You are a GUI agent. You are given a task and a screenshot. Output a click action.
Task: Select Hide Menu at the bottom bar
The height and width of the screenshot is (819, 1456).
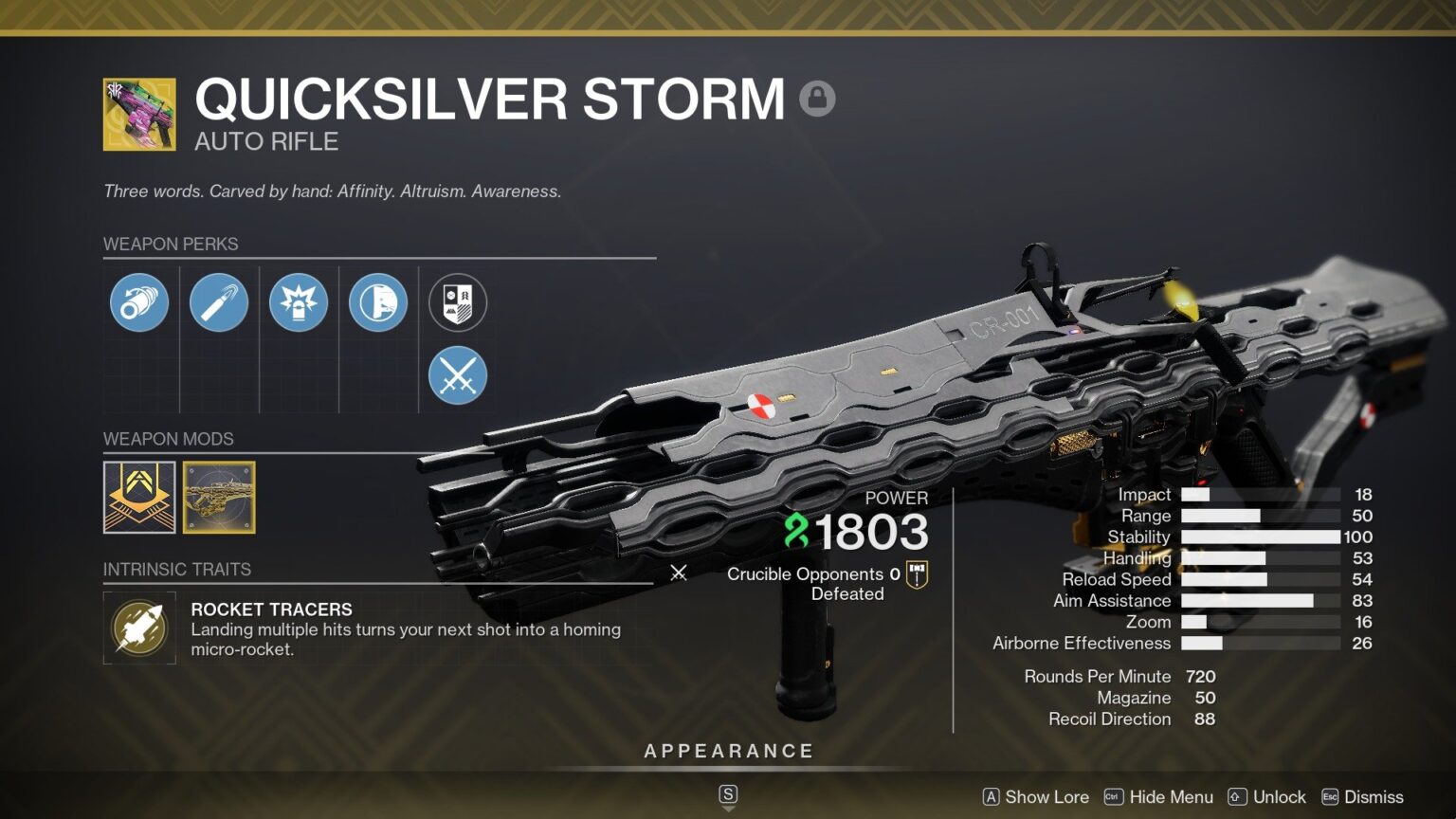point(1168,797)
